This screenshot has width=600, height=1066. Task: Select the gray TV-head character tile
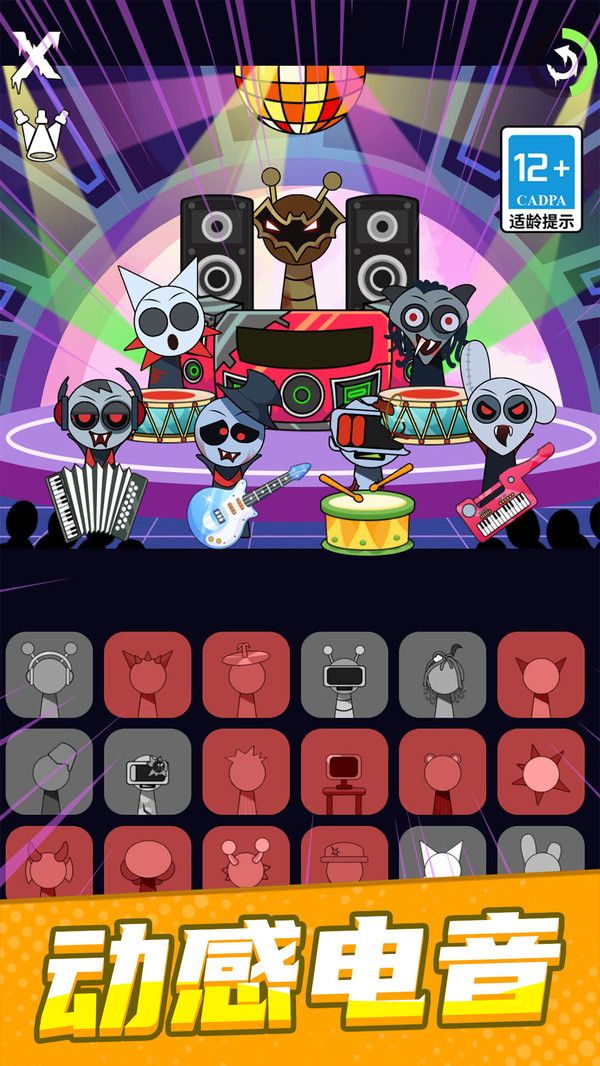click(148, 771)
